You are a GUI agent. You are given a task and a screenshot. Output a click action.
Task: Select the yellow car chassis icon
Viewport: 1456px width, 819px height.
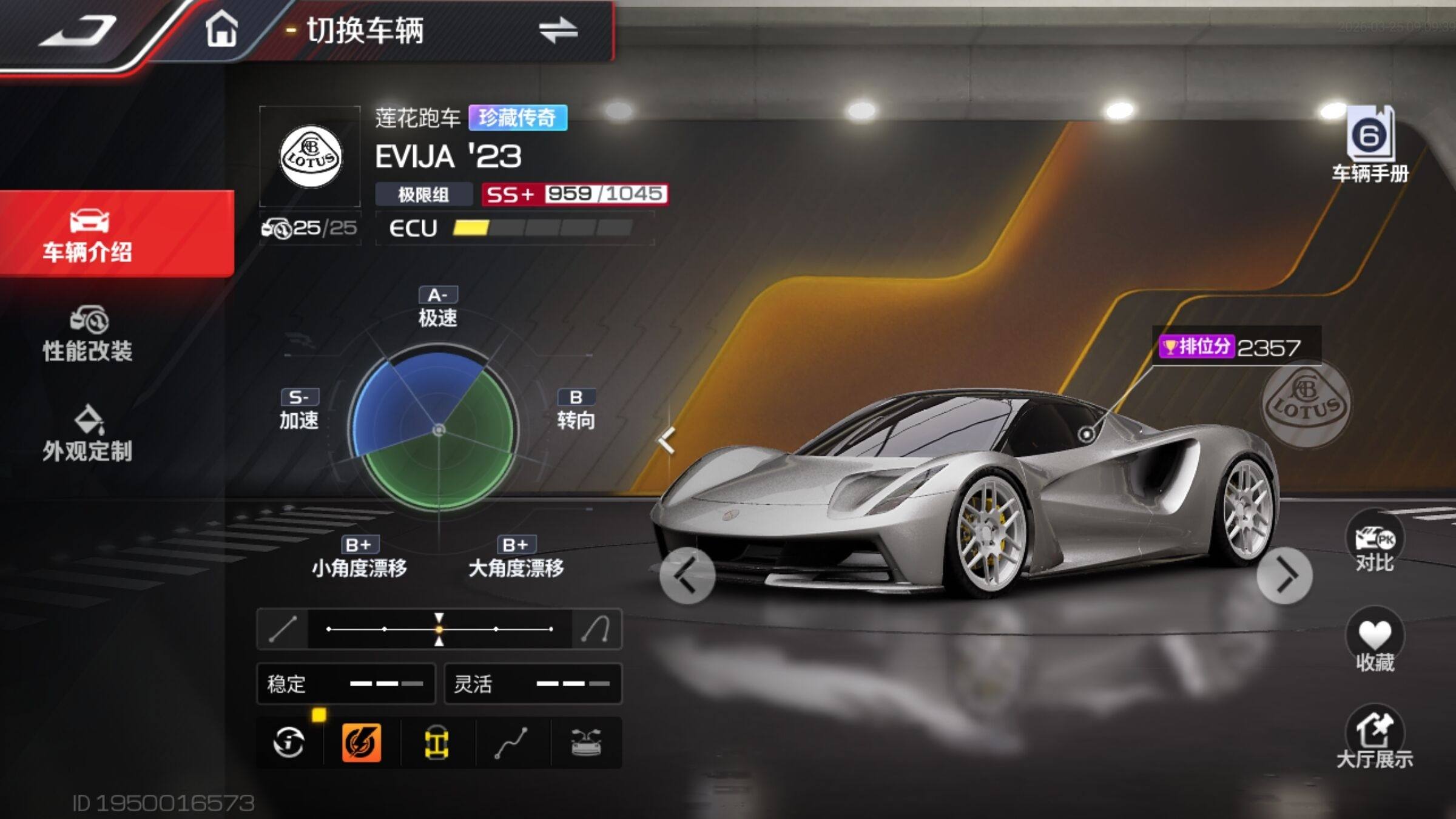pyautogui.click(x=437, y=742)
